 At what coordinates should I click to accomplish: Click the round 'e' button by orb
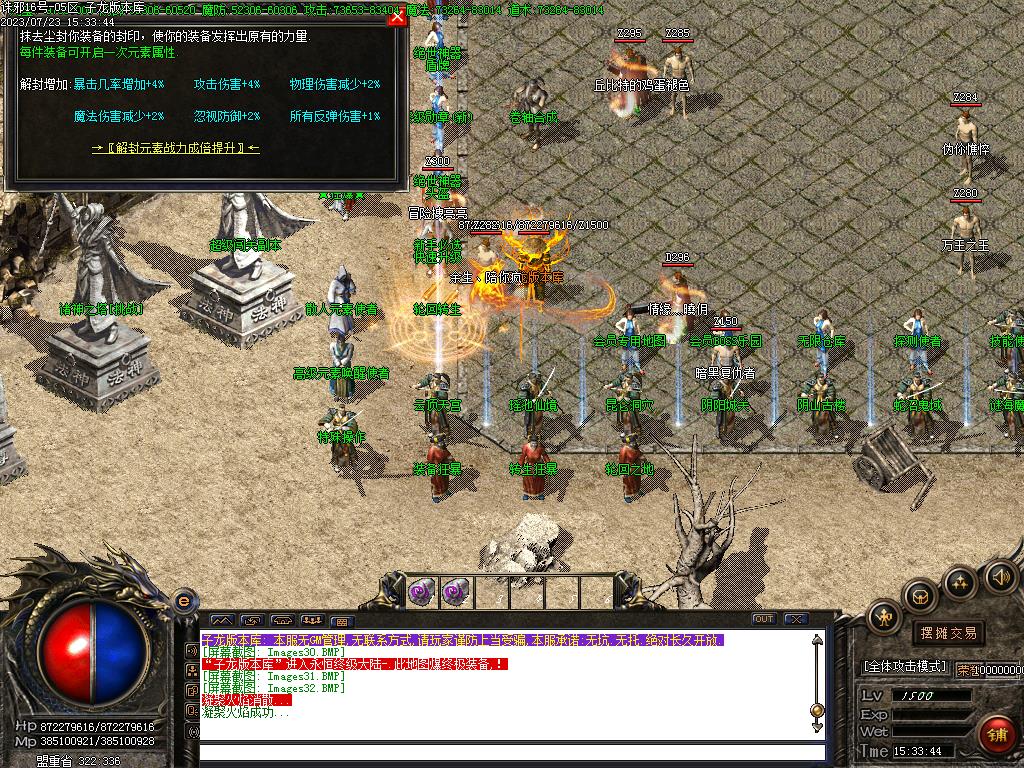point(183,601)
